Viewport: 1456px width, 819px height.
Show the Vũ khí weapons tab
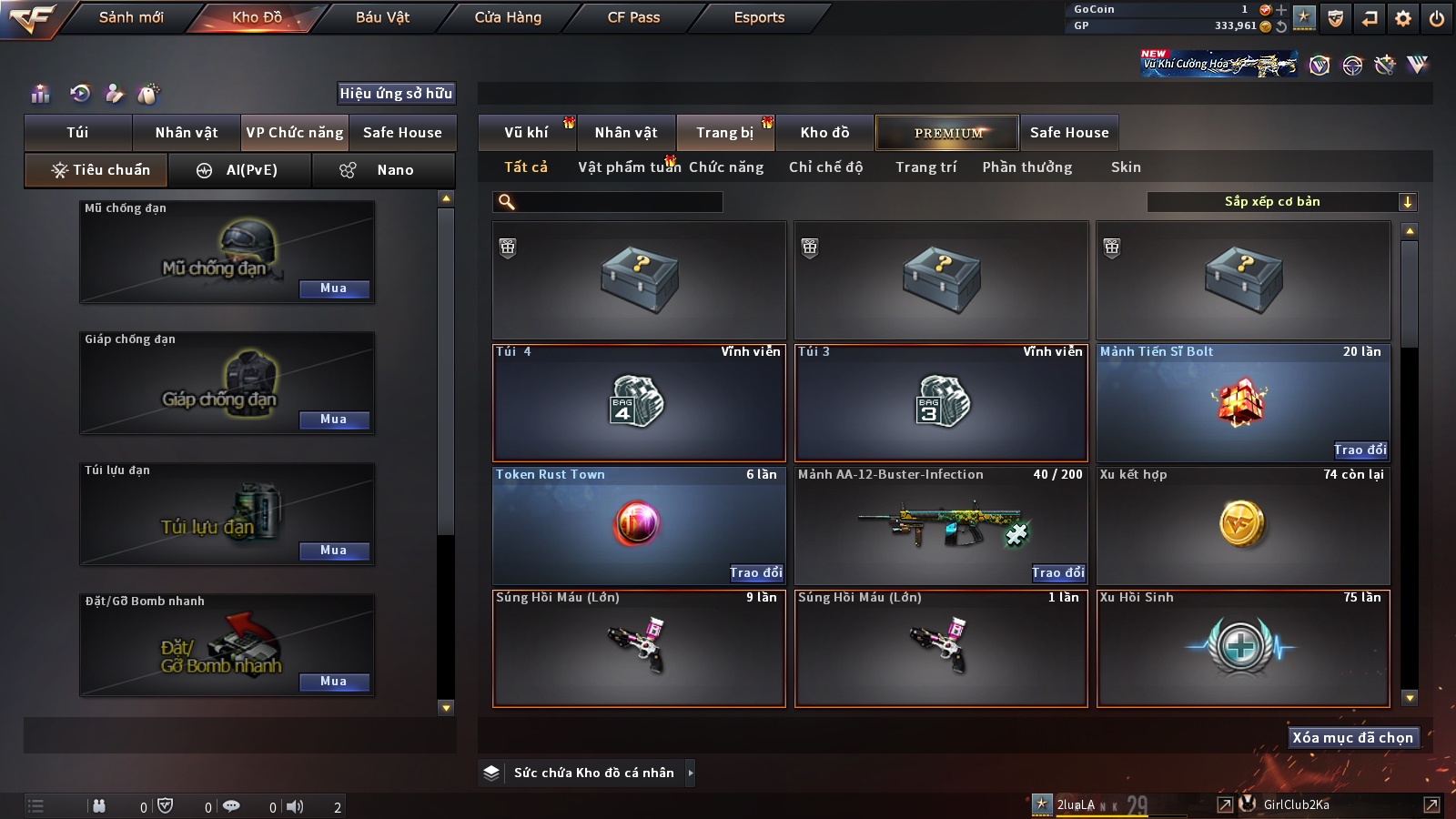point(526,133)
